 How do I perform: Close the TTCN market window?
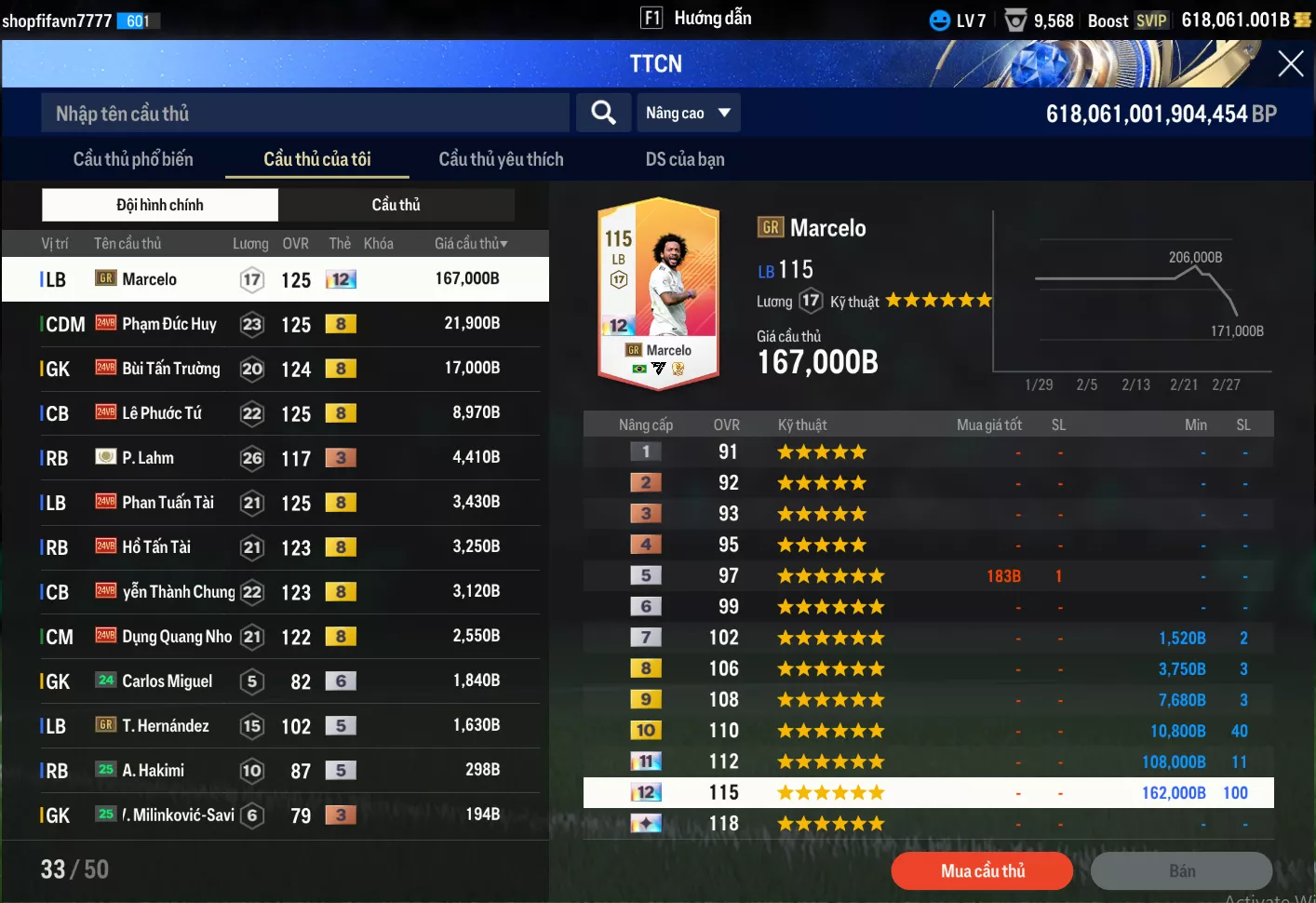tap(1290, 63)
